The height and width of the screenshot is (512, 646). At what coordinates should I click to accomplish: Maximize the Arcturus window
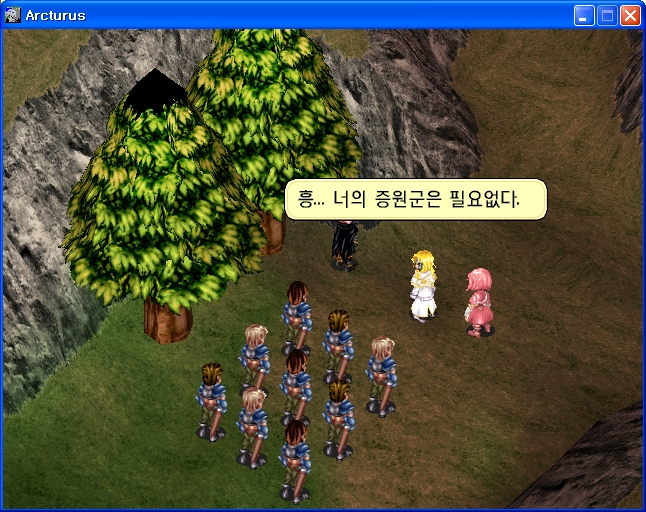point(607,15)
